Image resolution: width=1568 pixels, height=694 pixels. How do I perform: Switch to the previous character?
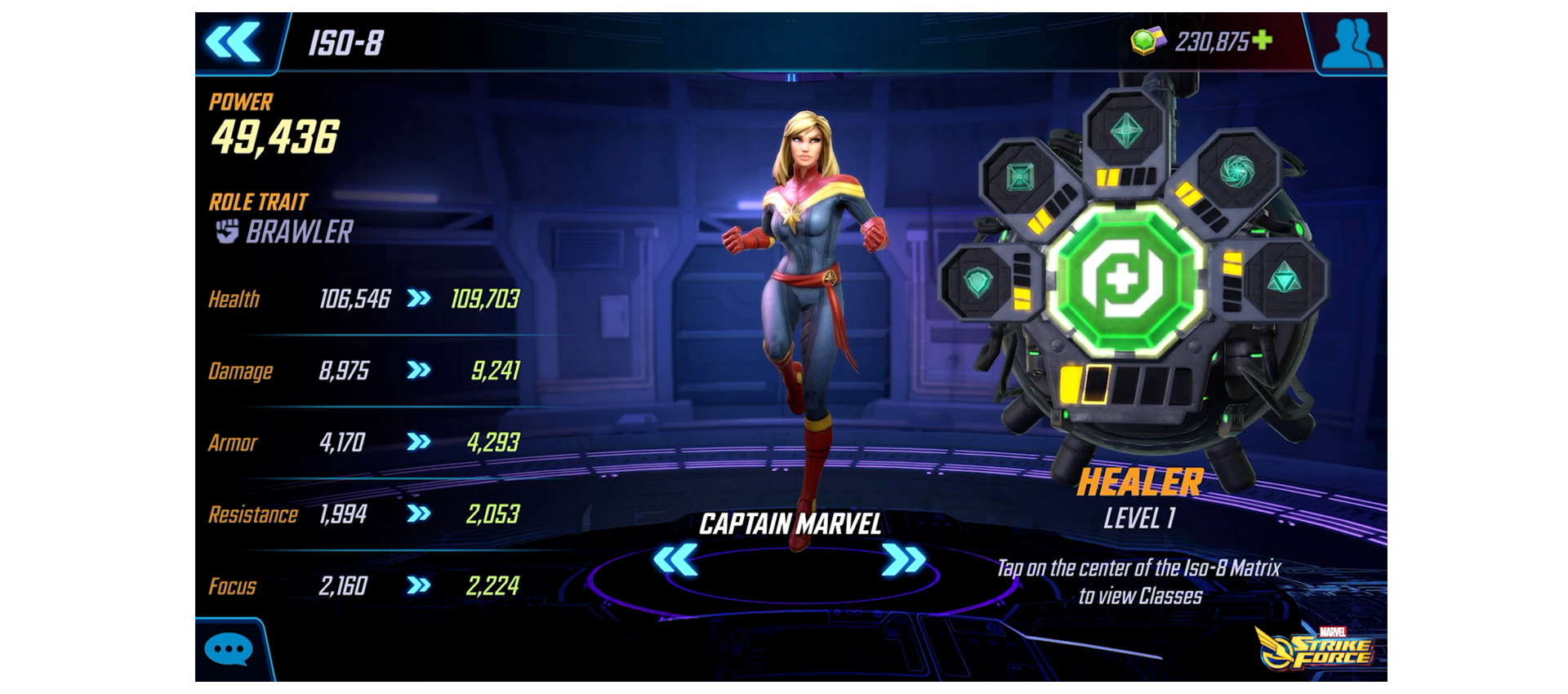point(675,560)
